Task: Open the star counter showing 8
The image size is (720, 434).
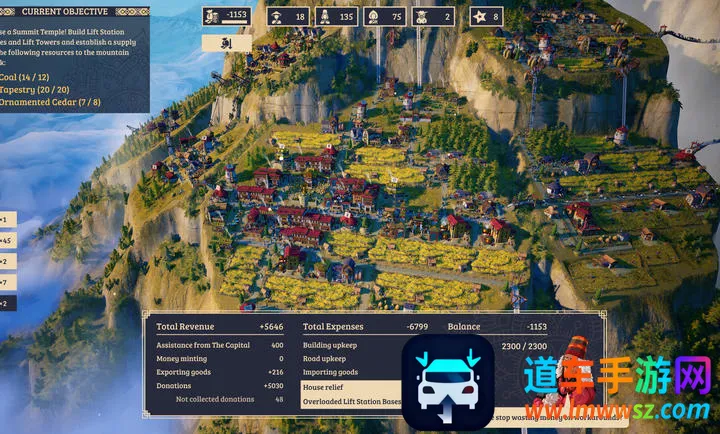Action: 486,17
